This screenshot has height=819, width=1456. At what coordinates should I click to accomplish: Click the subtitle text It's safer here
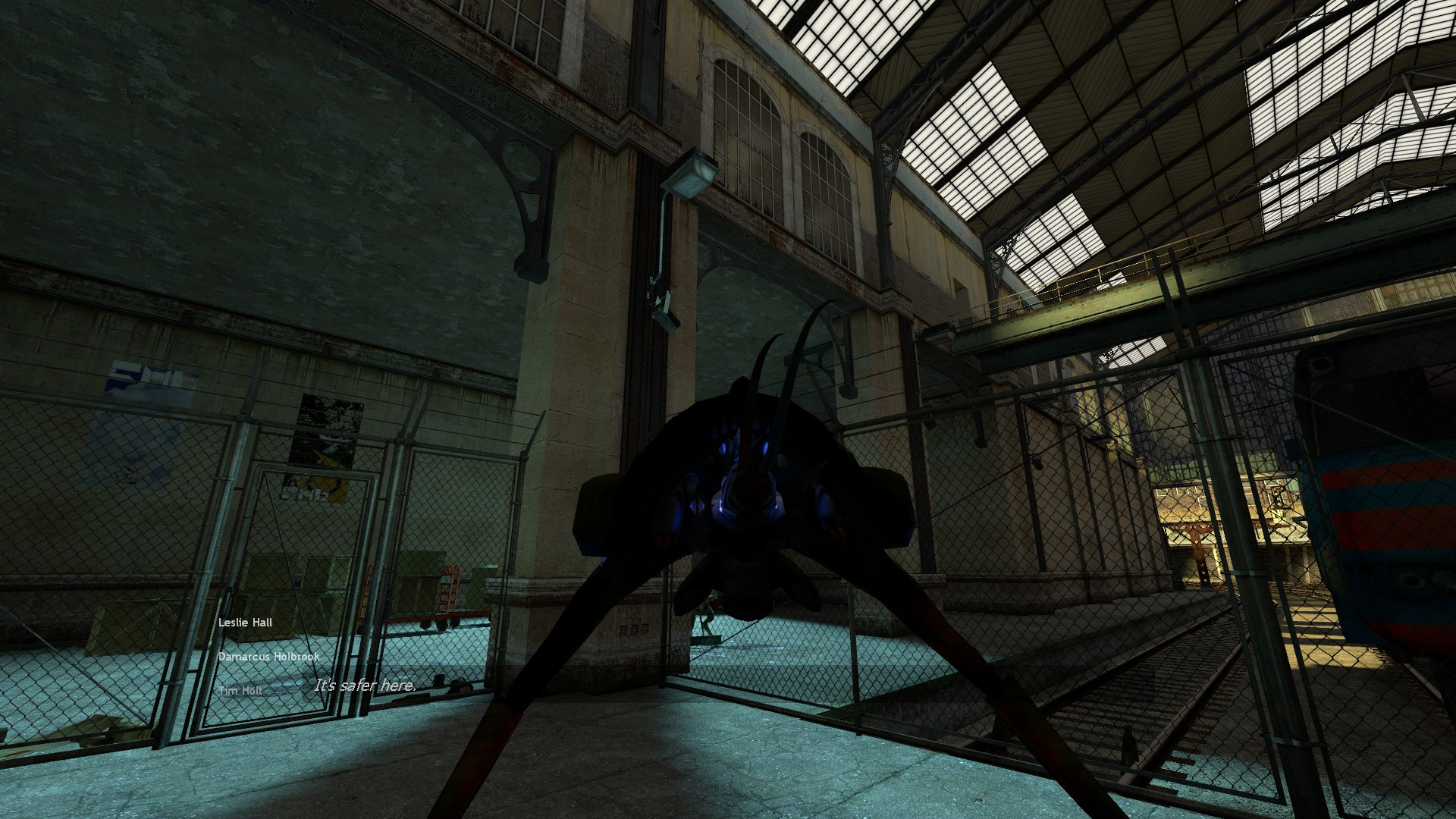(x=366, y=687)
